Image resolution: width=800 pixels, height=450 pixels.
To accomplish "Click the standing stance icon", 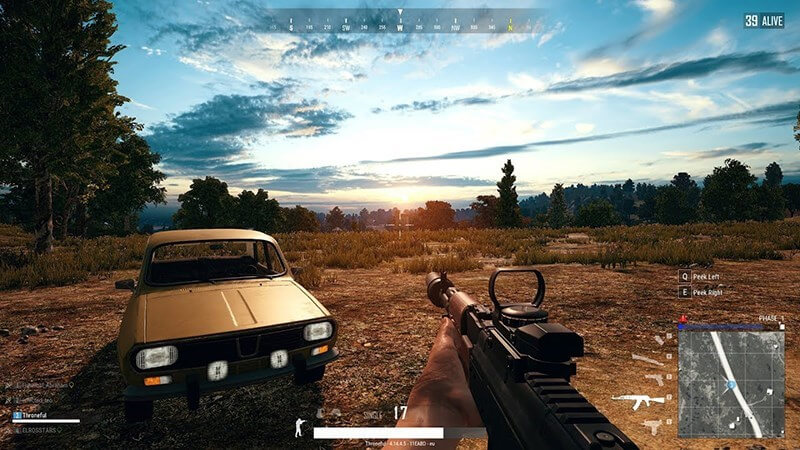I will click(297, 427).
